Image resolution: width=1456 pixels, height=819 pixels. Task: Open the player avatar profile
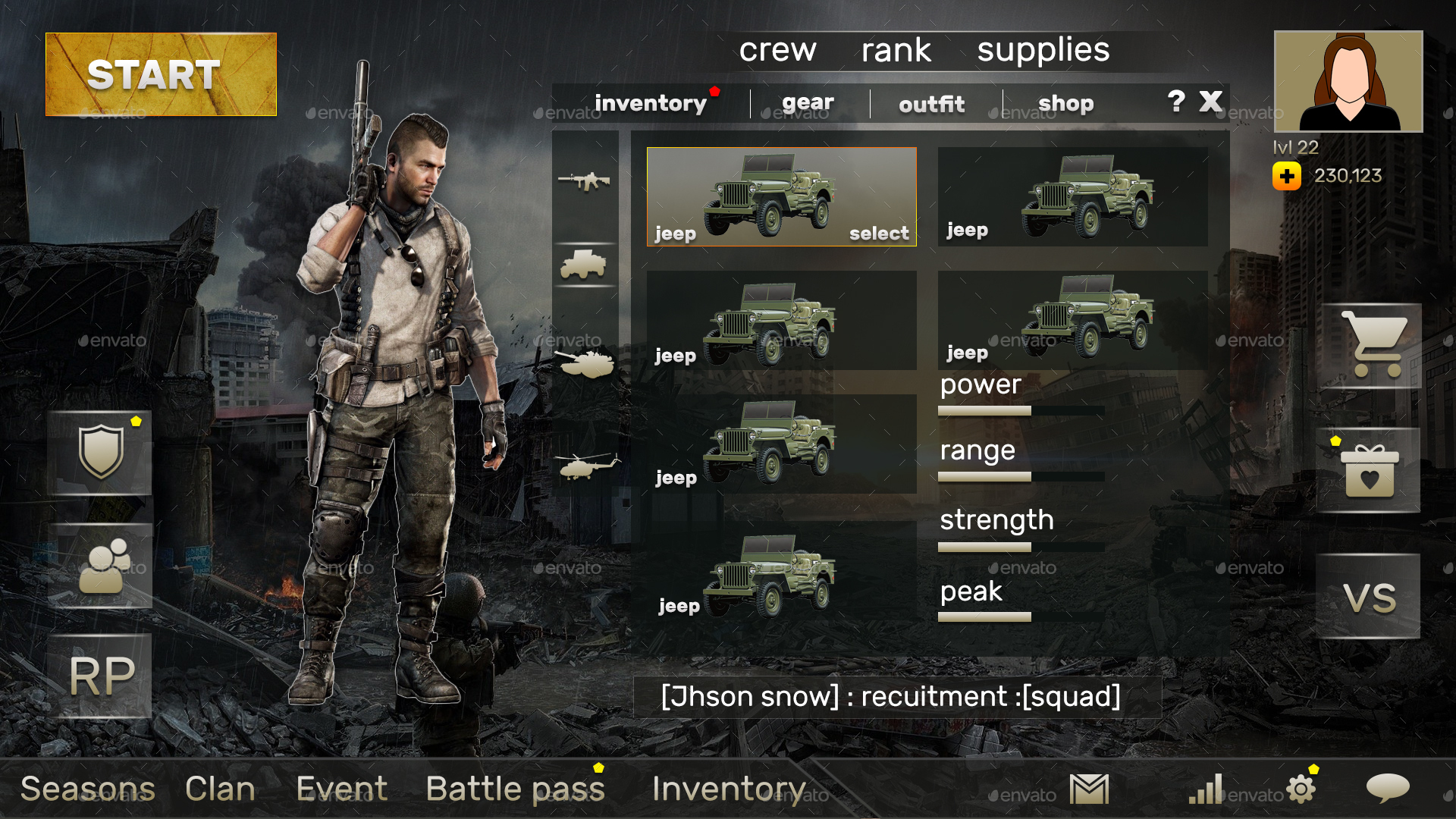pos(1347,80)
